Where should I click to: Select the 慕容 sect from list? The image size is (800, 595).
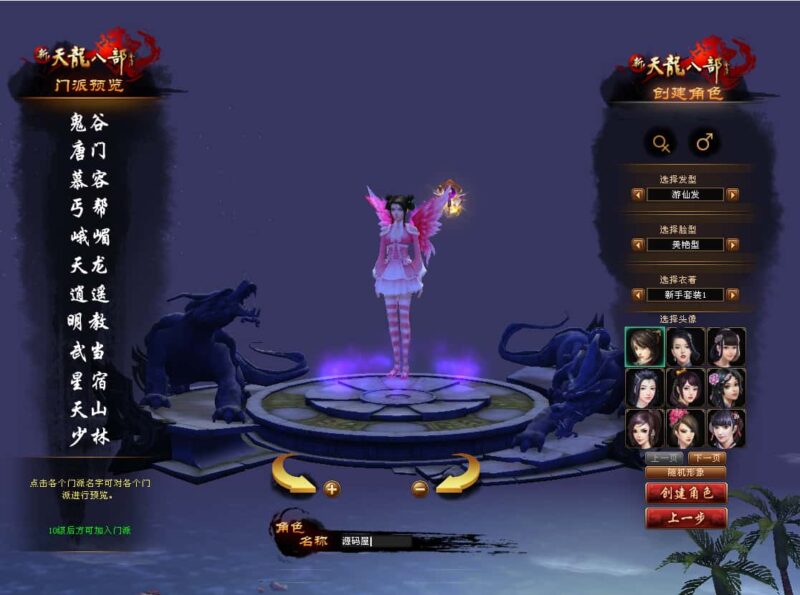89,180
